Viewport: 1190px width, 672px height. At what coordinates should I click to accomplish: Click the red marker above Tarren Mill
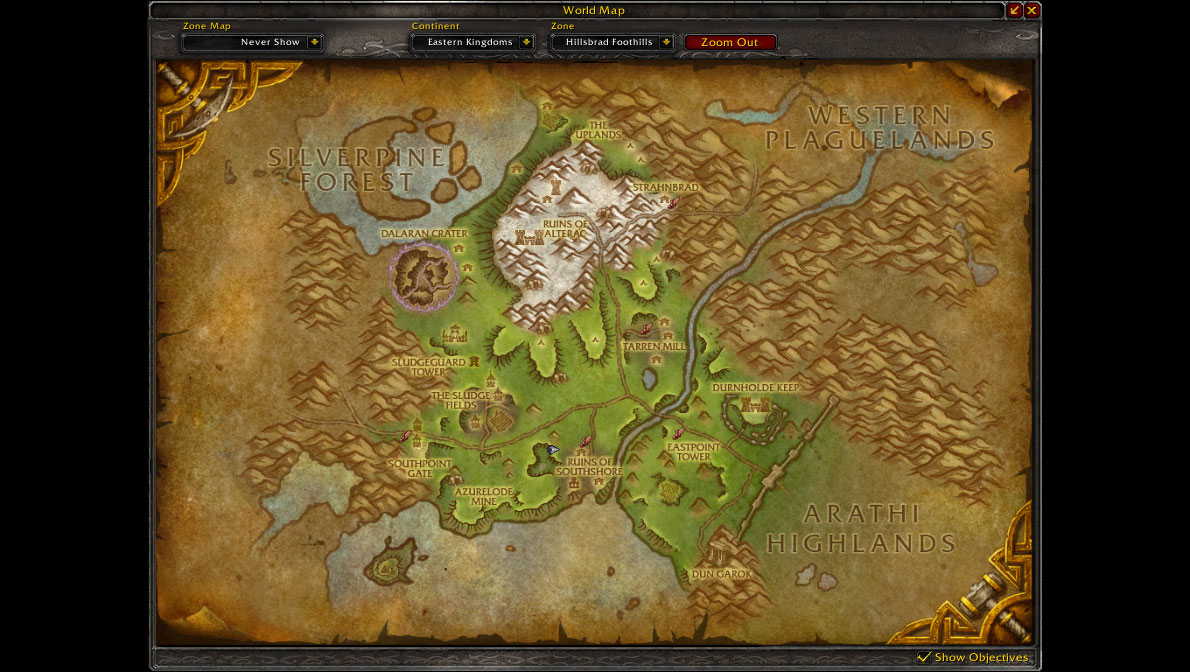click(x=646, y=328)
